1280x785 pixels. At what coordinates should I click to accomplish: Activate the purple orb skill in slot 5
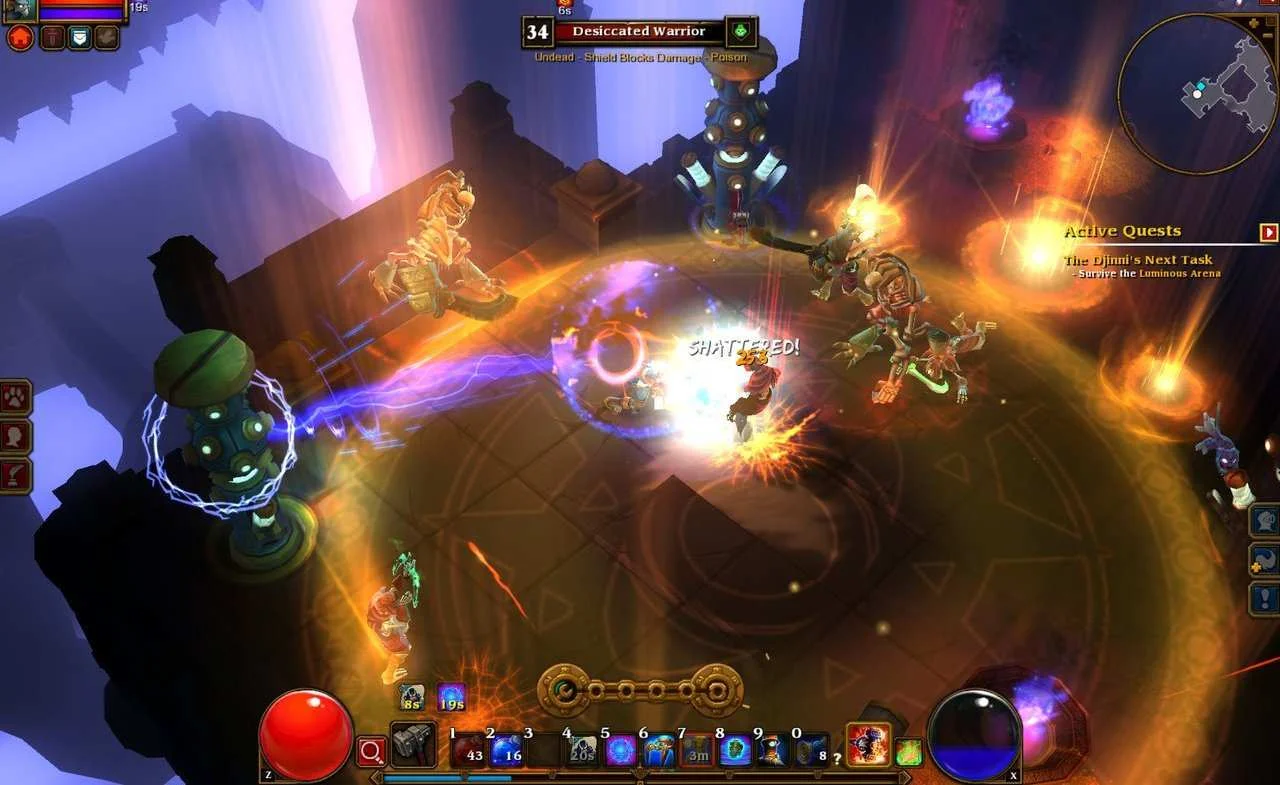click(621, 750)
